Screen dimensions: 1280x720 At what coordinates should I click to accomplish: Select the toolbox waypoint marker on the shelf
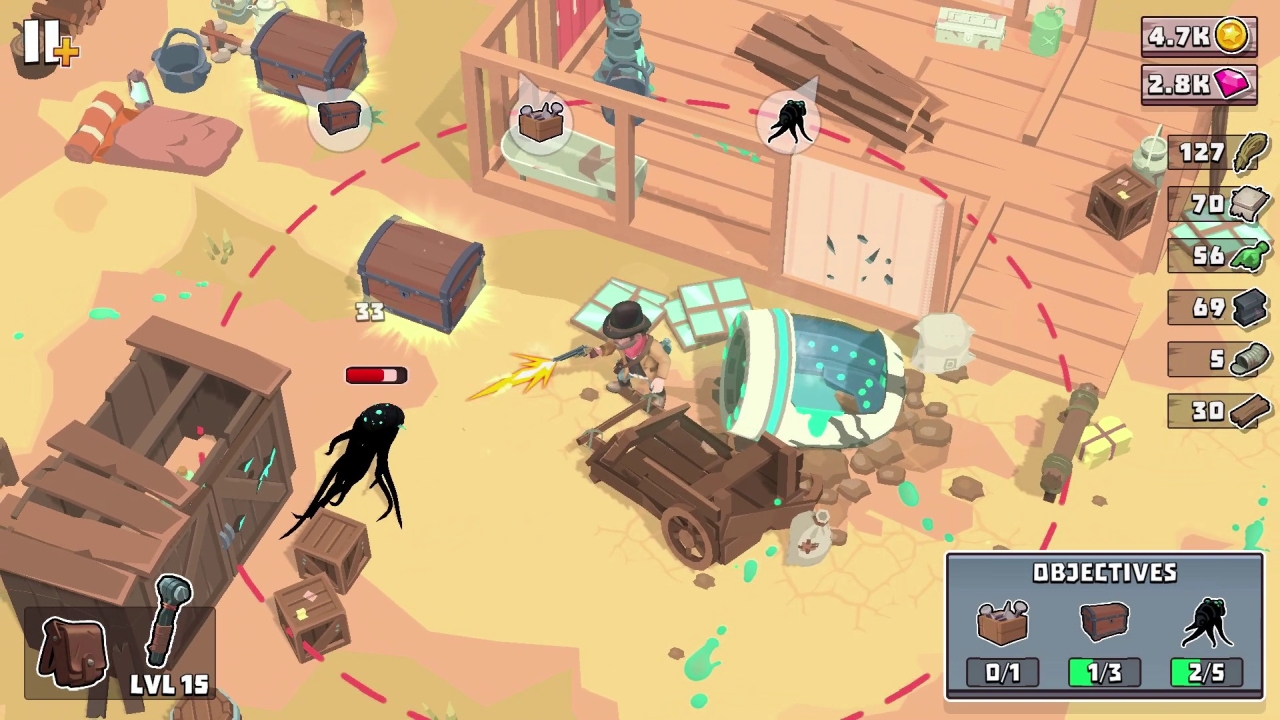pos(539,122)
